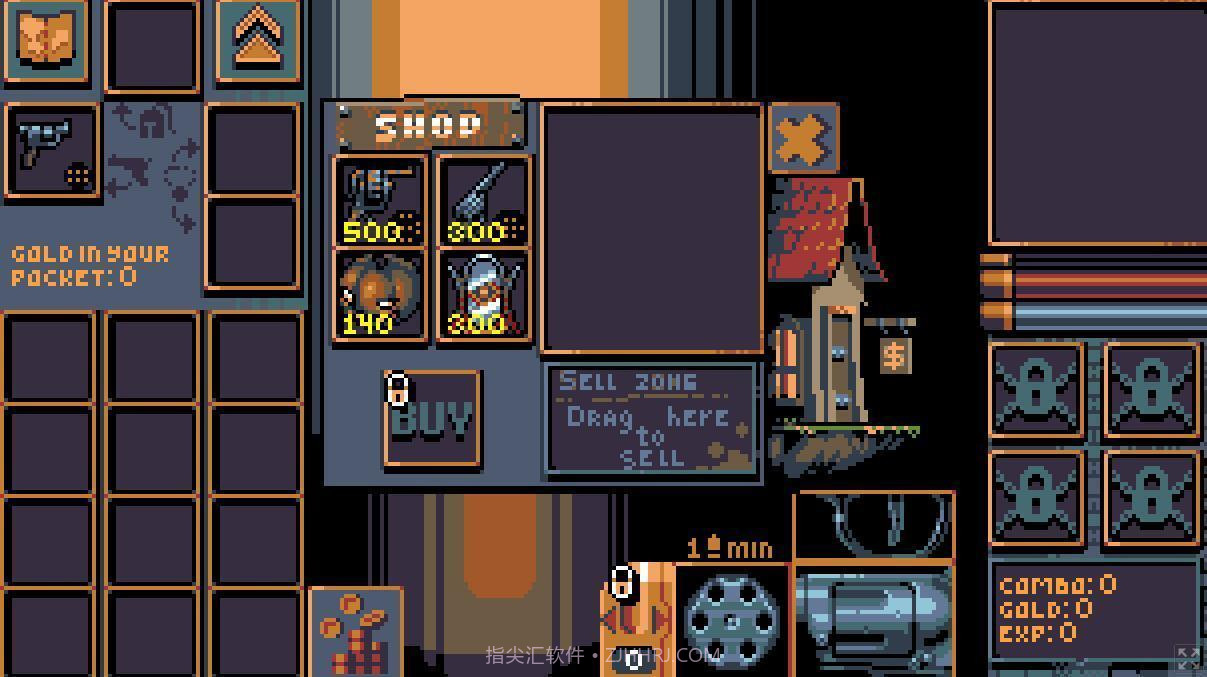The image size is (1207, 677).
Task: Click the Sell Zone panel
Action: tap(652, 419)
